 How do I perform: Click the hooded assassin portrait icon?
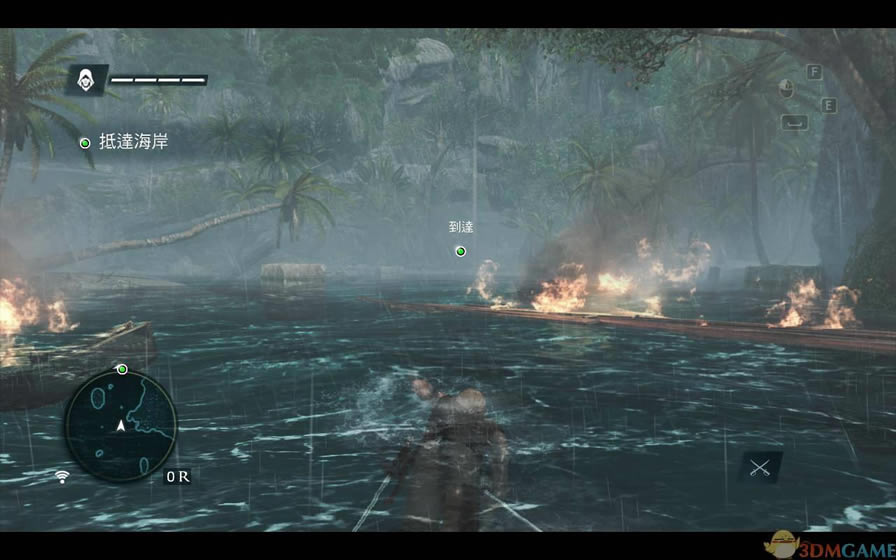coord(87,79)
